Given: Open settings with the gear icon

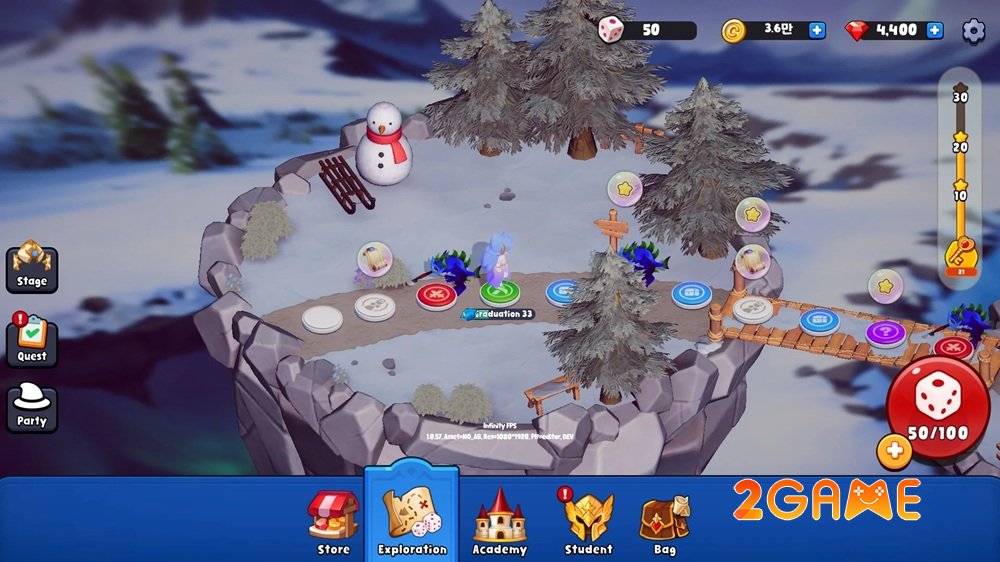Looking at the screenshot, I should [973, 30].
